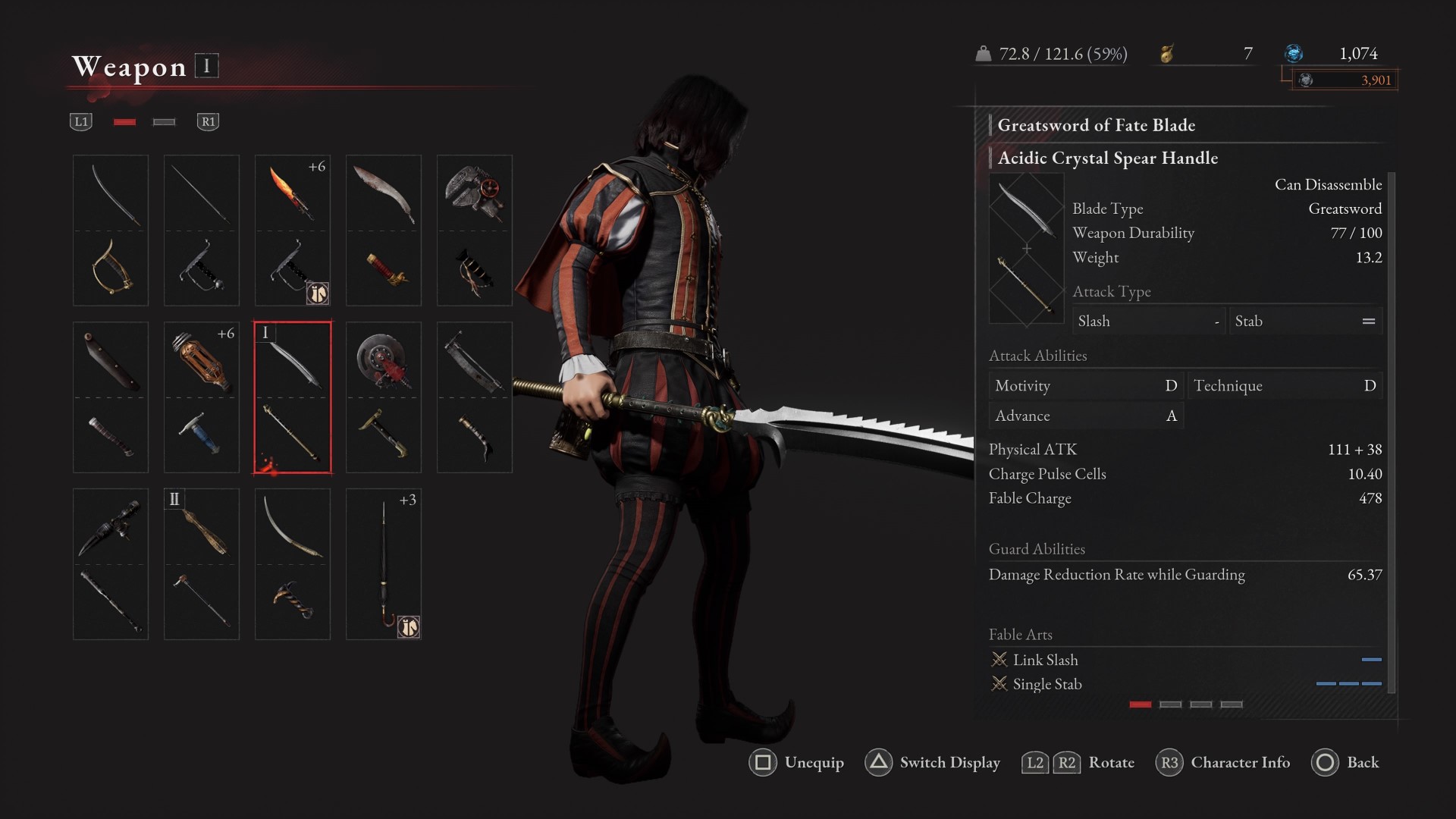Toggle the Slash attack type indicator
The image size is (1456, 819).
coord(1149,320)
